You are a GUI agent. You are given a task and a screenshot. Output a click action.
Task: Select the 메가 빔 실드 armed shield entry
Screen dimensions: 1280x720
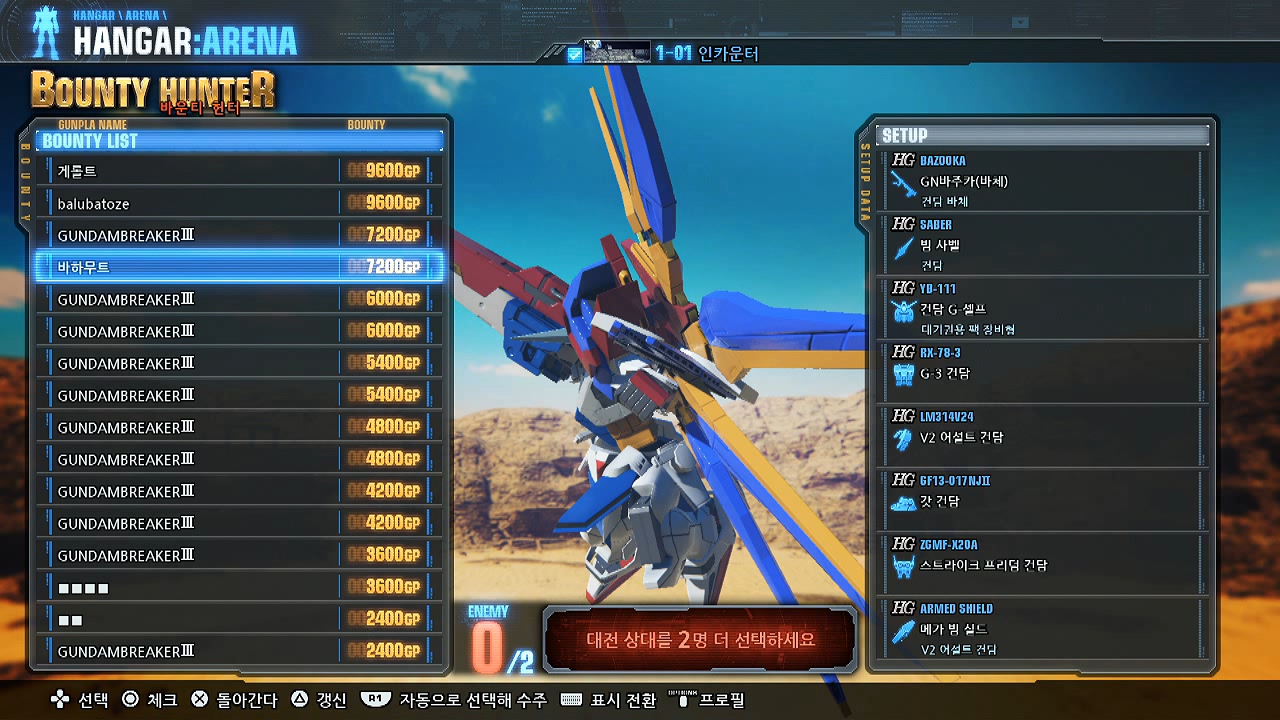1043,629
